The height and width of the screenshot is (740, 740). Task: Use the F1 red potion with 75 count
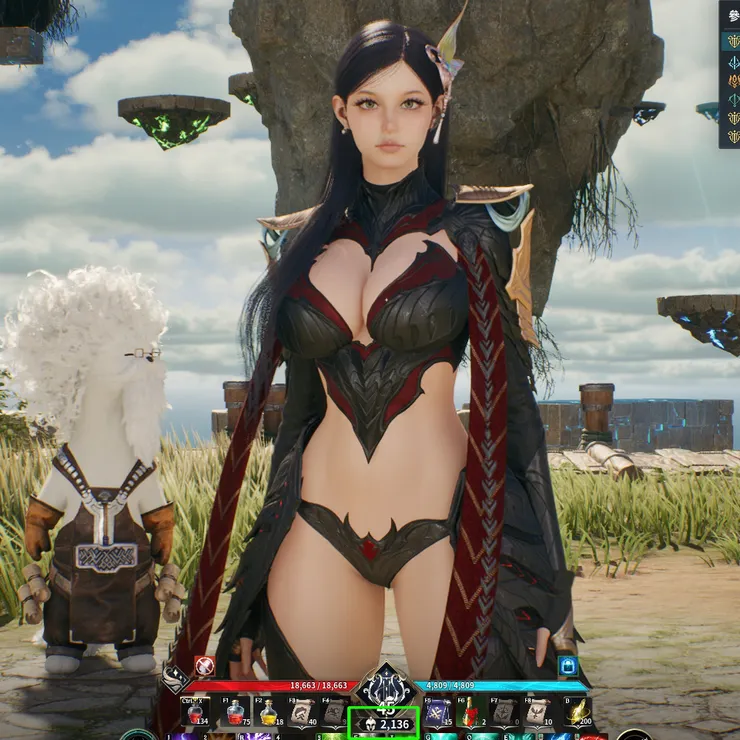(x=235, y=712)
